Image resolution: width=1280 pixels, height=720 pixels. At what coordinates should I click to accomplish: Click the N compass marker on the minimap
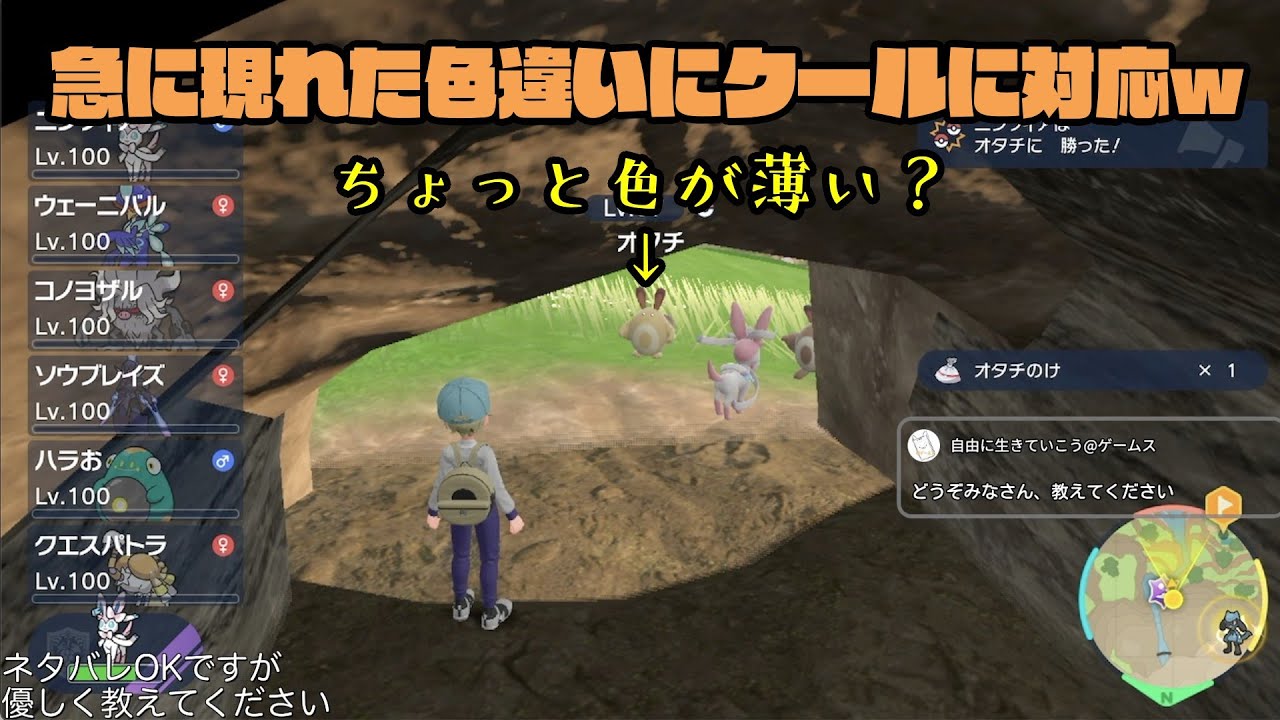tap(1167, 696)
